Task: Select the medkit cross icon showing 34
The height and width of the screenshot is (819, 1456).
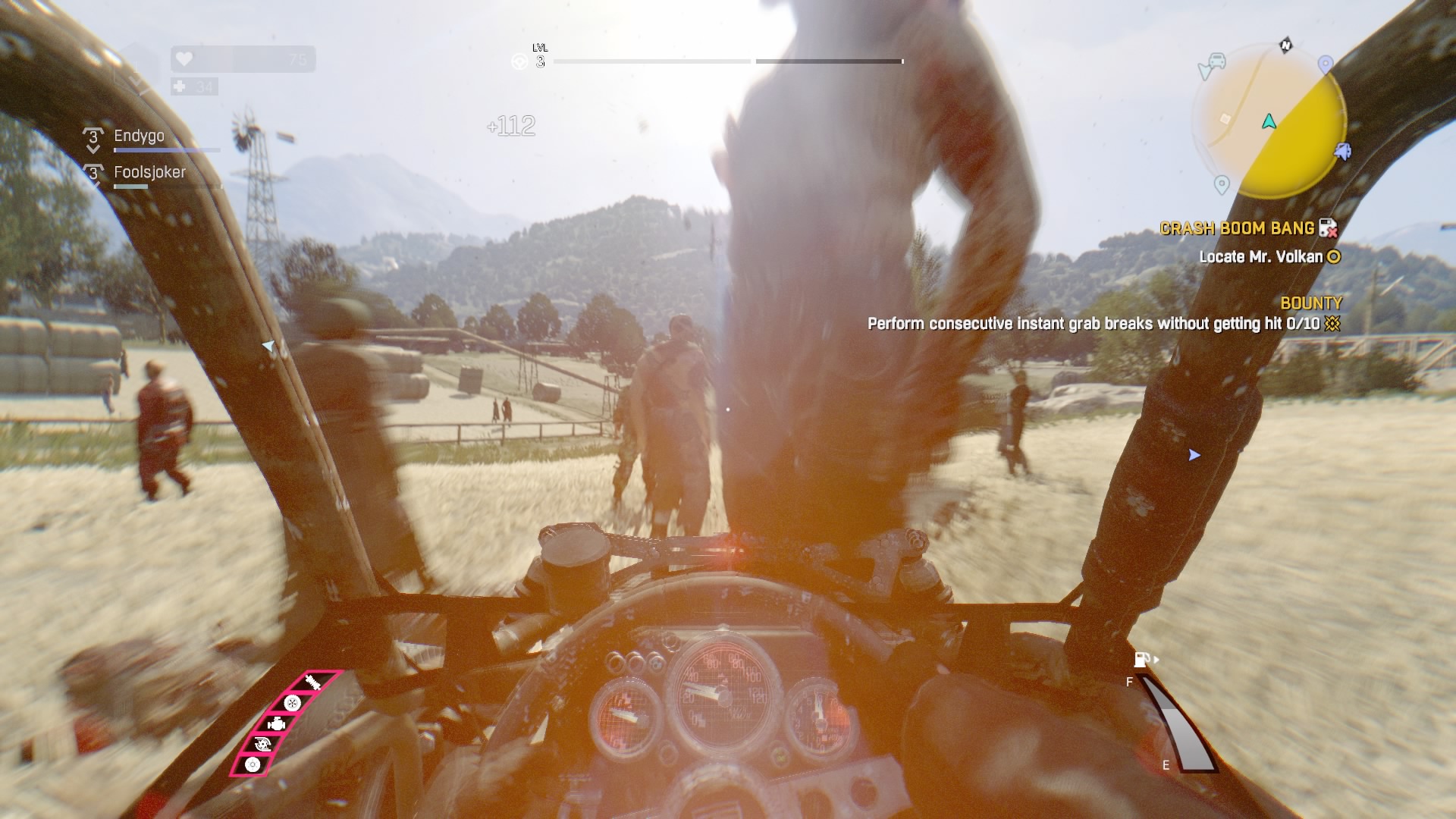Action: click(180, 86)
